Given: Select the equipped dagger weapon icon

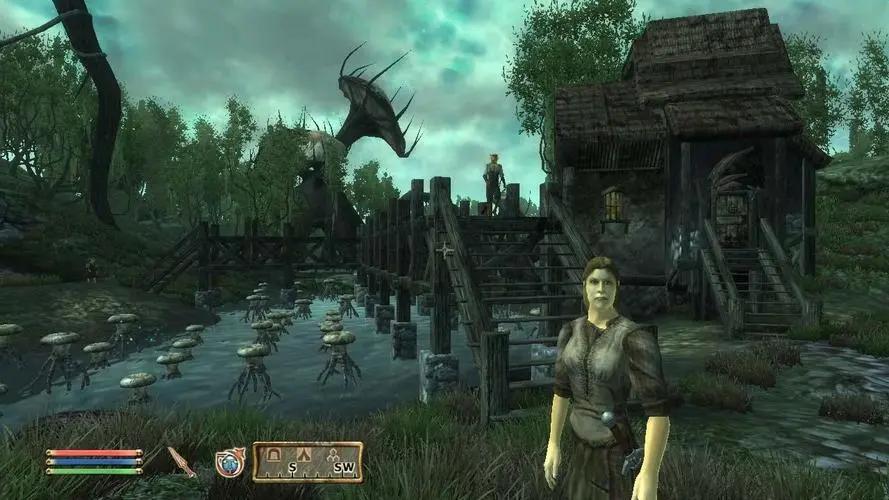Looking at the screenshot, I should click(x=181, y=461).
